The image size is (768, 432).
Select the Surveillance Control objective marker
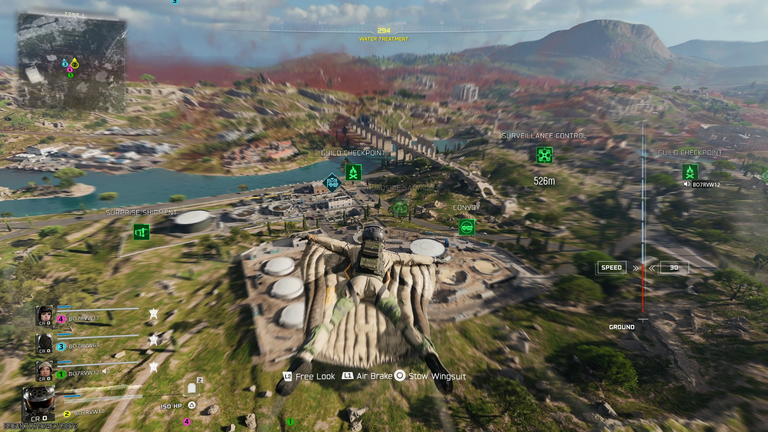(x=544, y=155)
